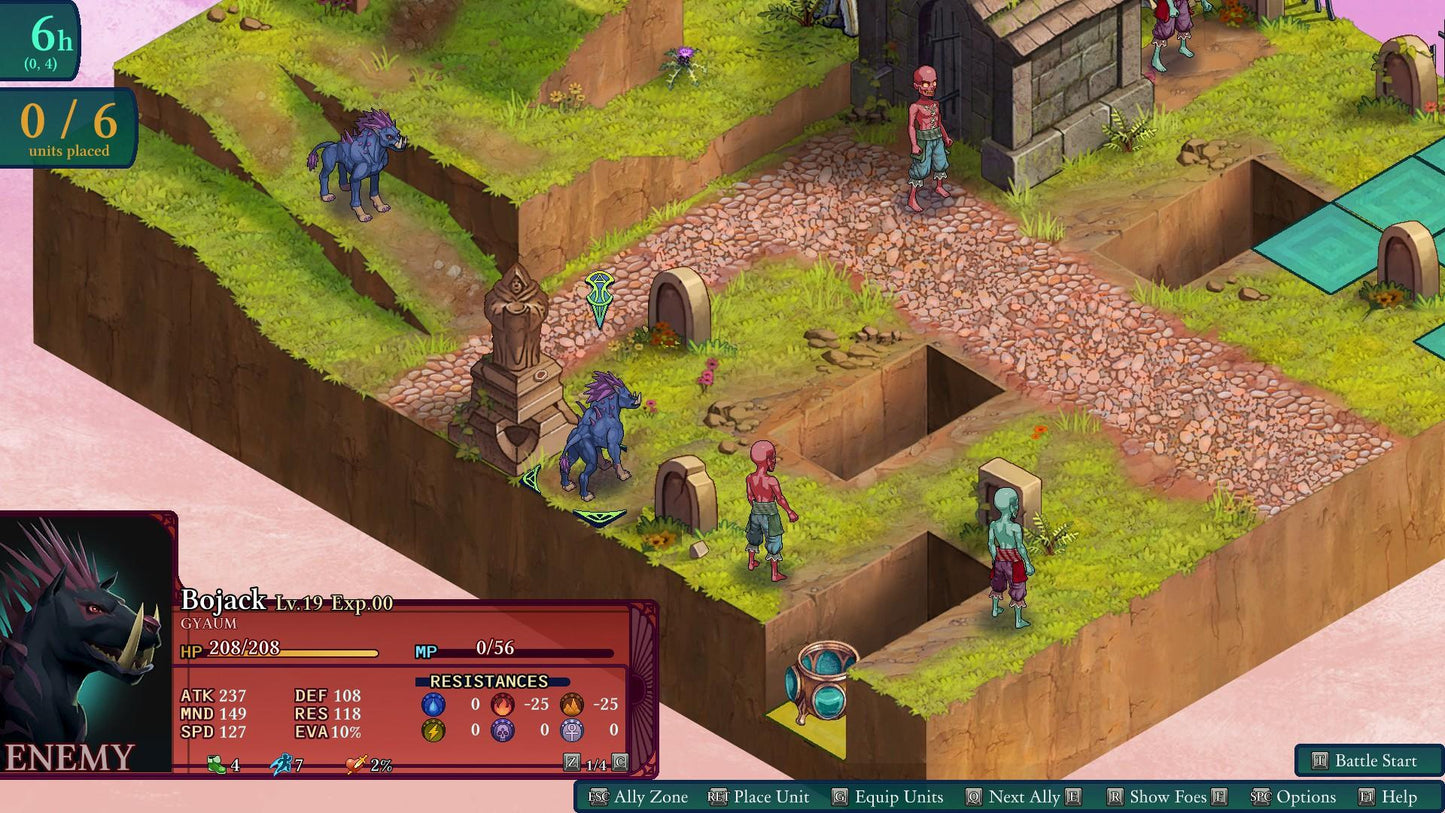
Task: Select the dark resistance skull icon
Action: coord(502,730)
